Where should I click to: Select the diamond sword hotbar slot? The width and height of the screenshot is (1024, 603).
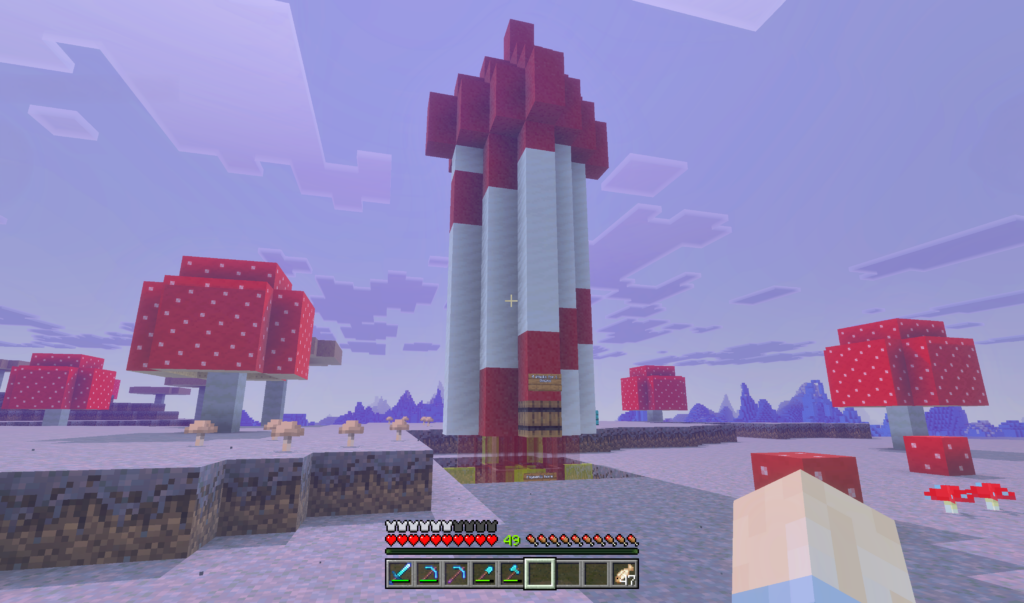point(399,573)
